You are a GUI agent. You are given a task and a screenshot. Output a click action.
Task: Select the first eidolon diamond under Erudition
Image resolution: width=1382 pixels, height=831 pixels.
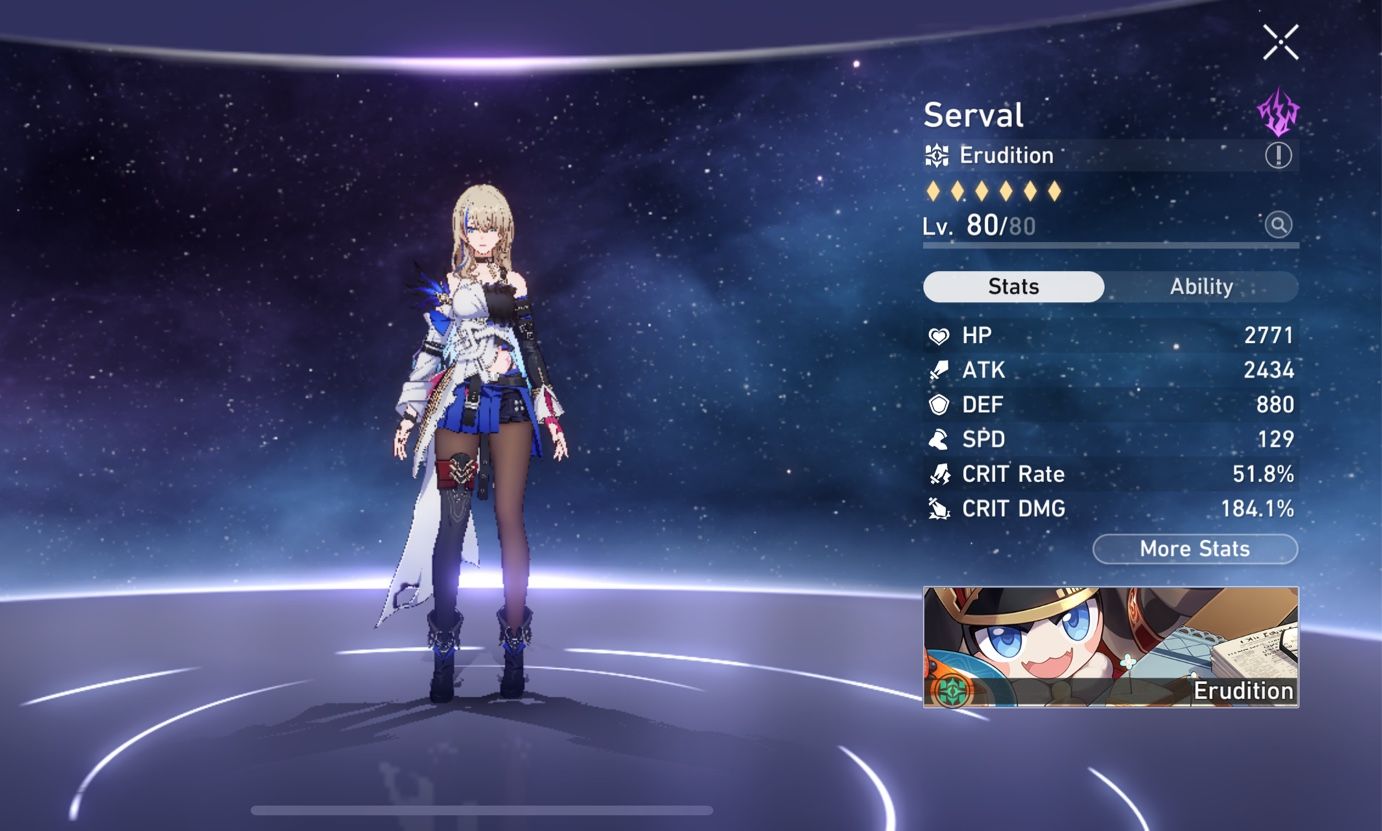(x=931, y=189)
